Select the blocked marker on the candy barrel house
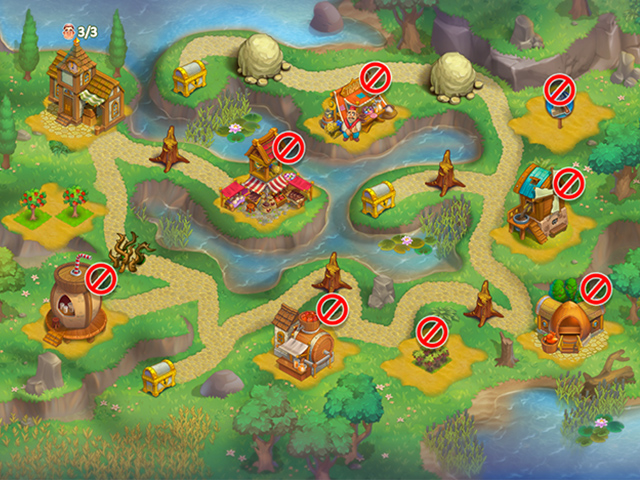The height and width of the screenshot is (480, 640). (x=100, y=277)
